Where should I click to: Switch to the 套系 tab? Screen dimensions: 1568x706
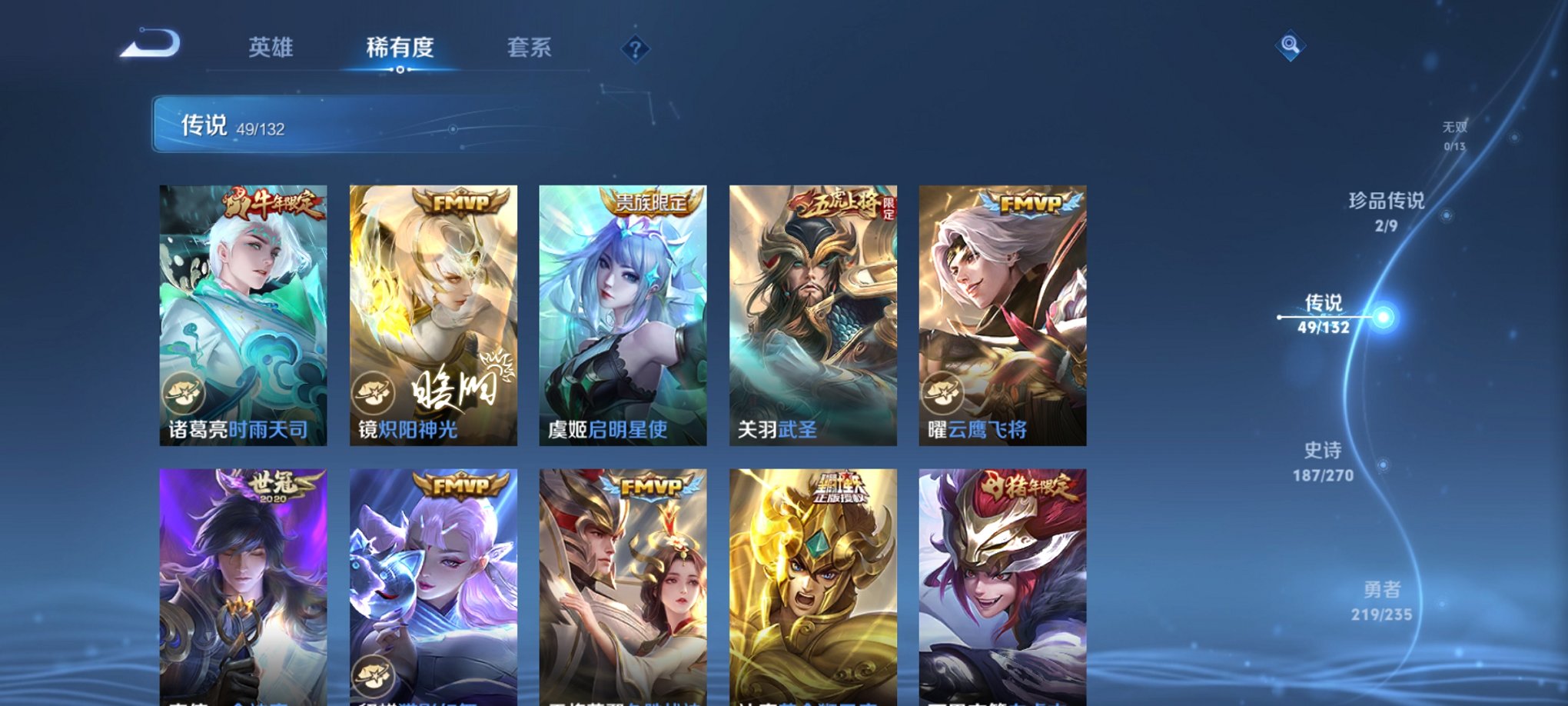pyautogui.click(x=537, y=46)
